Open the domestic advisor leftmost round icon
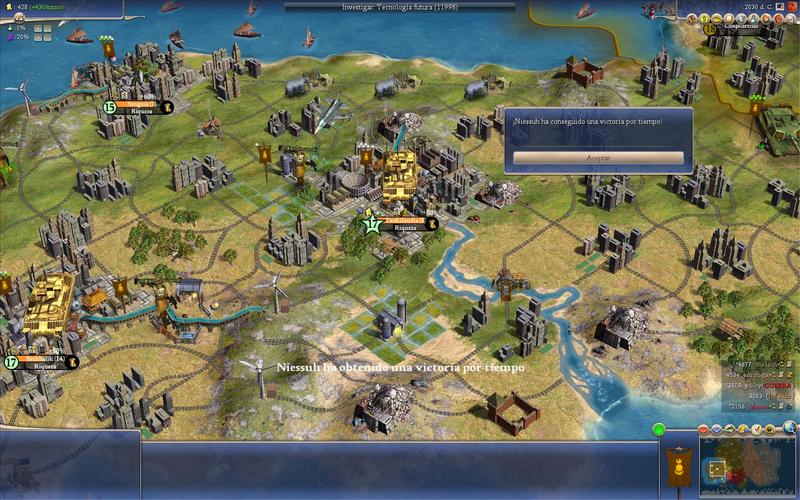 [689, 16]
